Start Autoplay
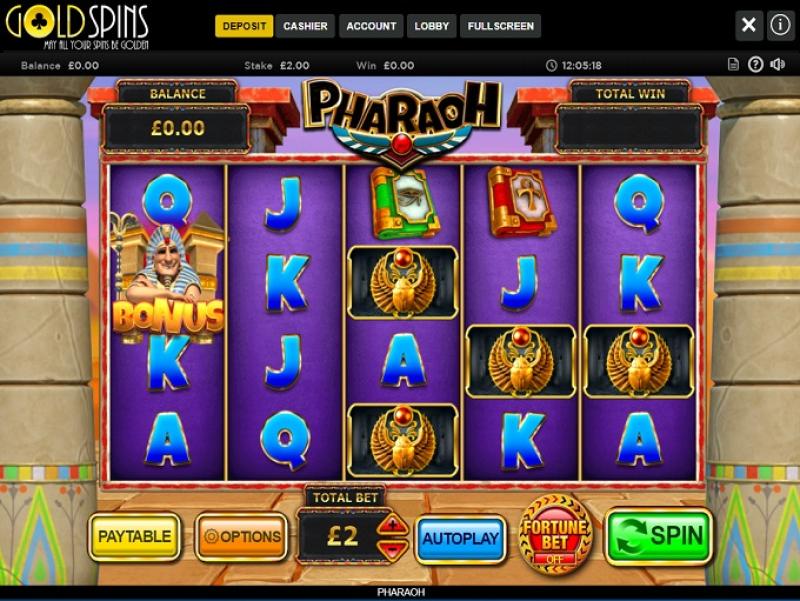The height and width of the screenshot is (601, 800). pyautogui.click(x=460, y=538)
